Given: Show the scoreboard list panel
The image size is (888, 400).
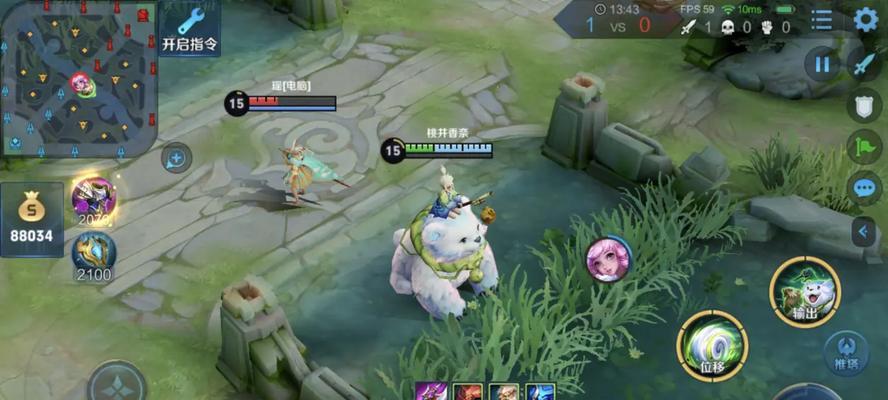Looking at the screenshot, I should click(822, 19).
